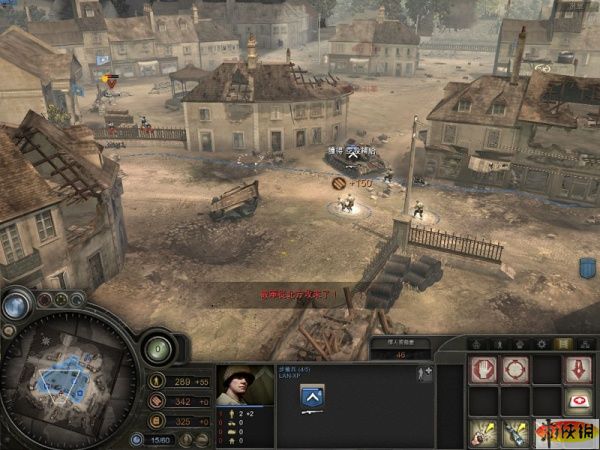Open the blue globe menu button
Screen dimensions: 600x450
(16, 306)
